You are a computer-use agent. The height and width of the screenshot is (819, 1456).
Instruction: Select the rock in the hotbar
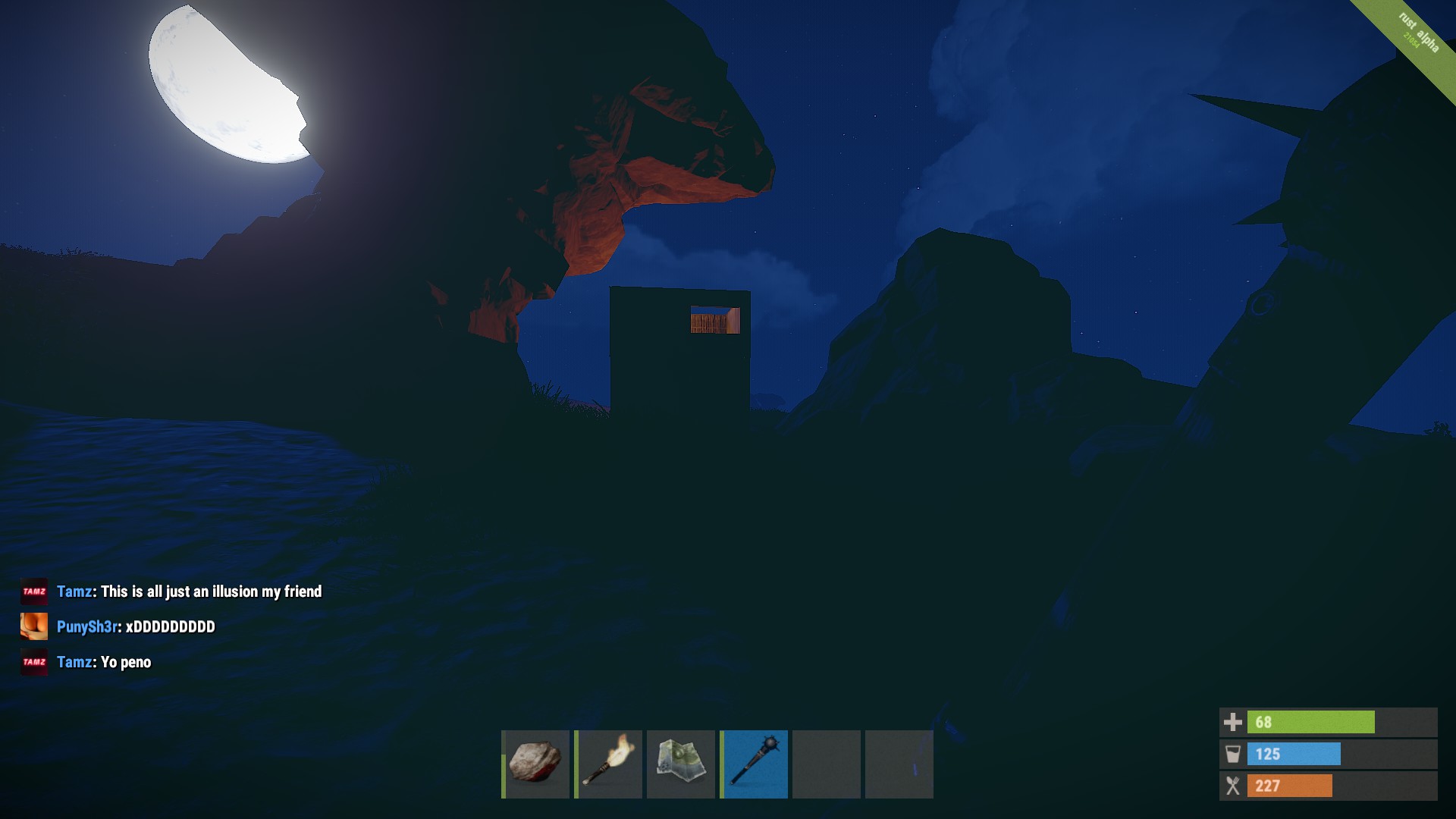pyautogui.click(x=535, y=764)
